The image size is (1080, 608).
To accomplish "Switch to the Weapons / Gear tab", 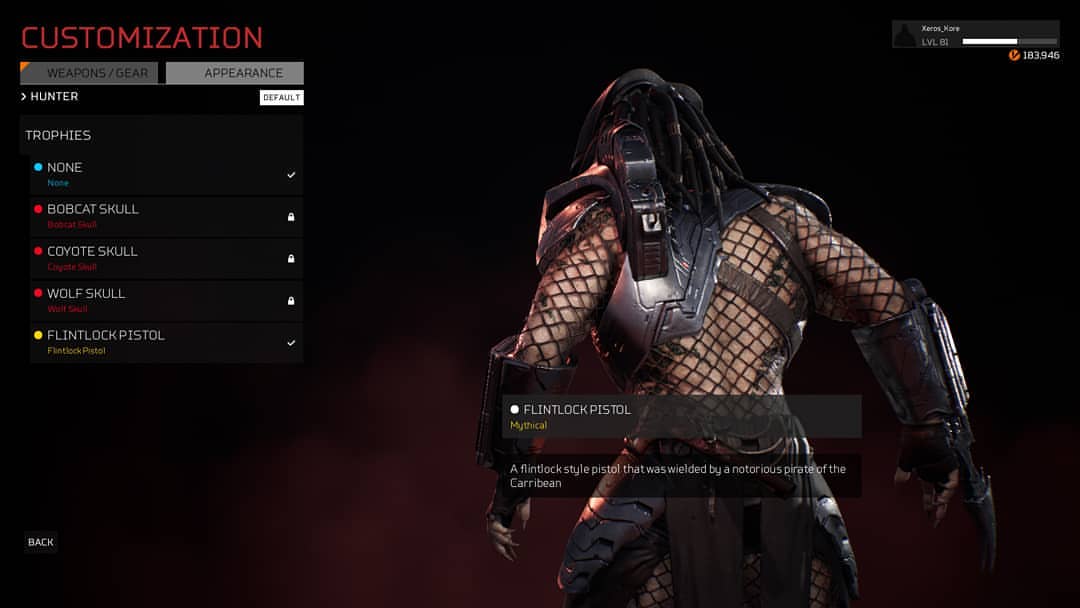I will tap(90, 73).
